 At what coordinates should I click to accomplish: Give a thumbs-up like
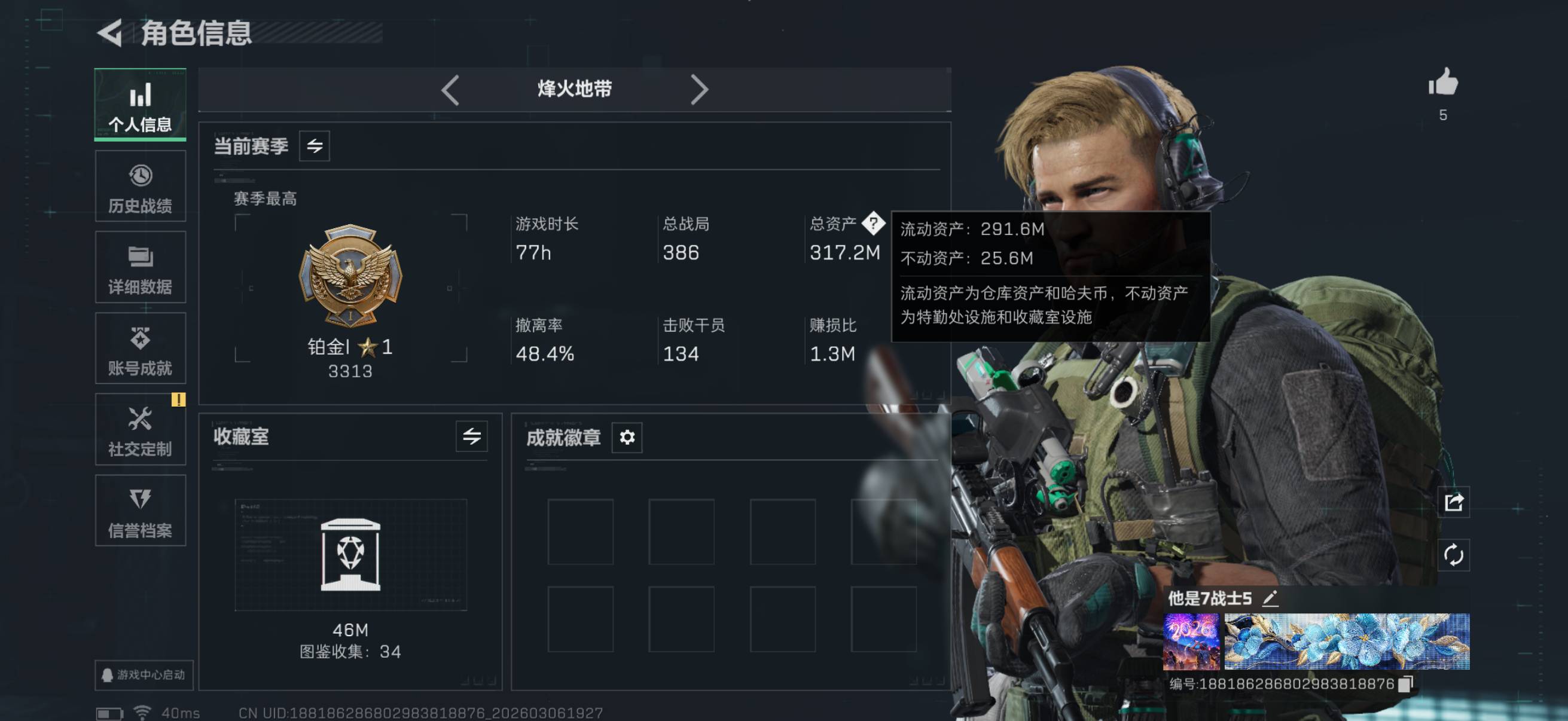(1443, 83)
